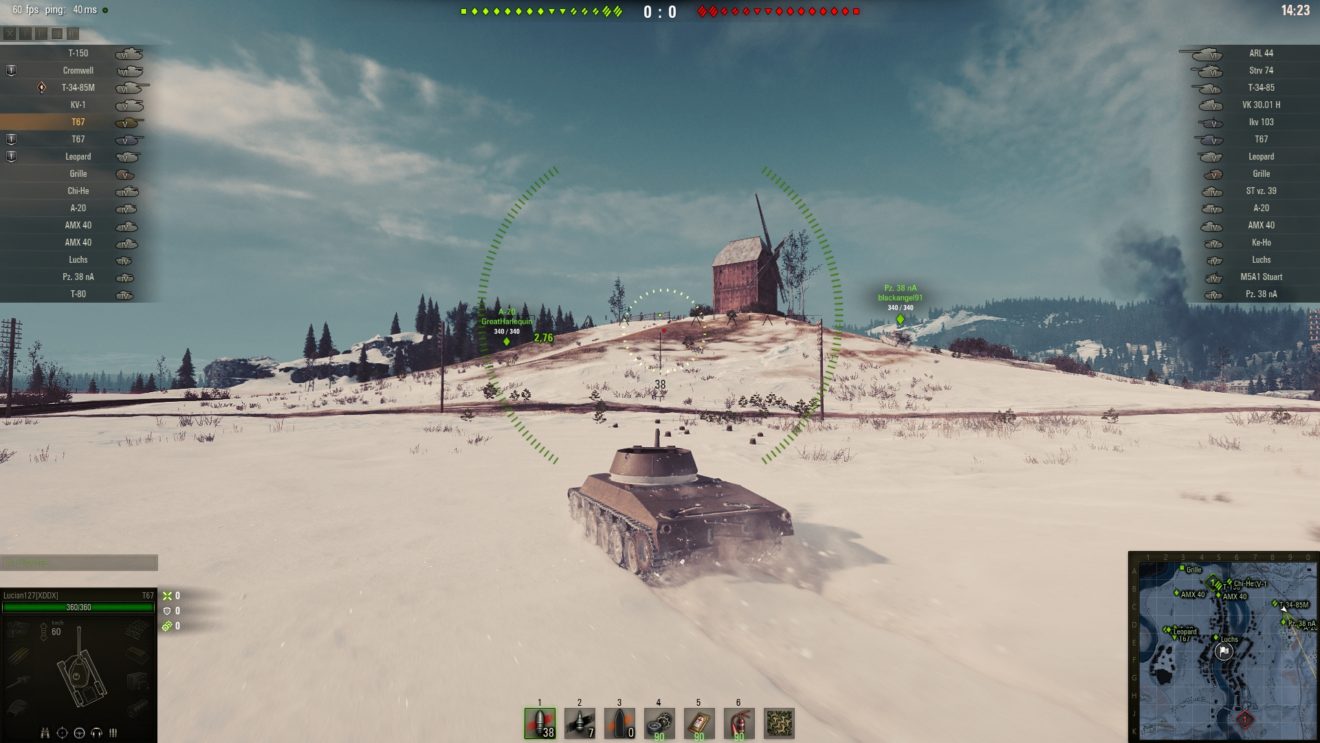This screenshot has width=1320, height=743.
Task: Switch to the APCR shell with 7 rounds
Action: pyautogui.click(x=579, y=722)
